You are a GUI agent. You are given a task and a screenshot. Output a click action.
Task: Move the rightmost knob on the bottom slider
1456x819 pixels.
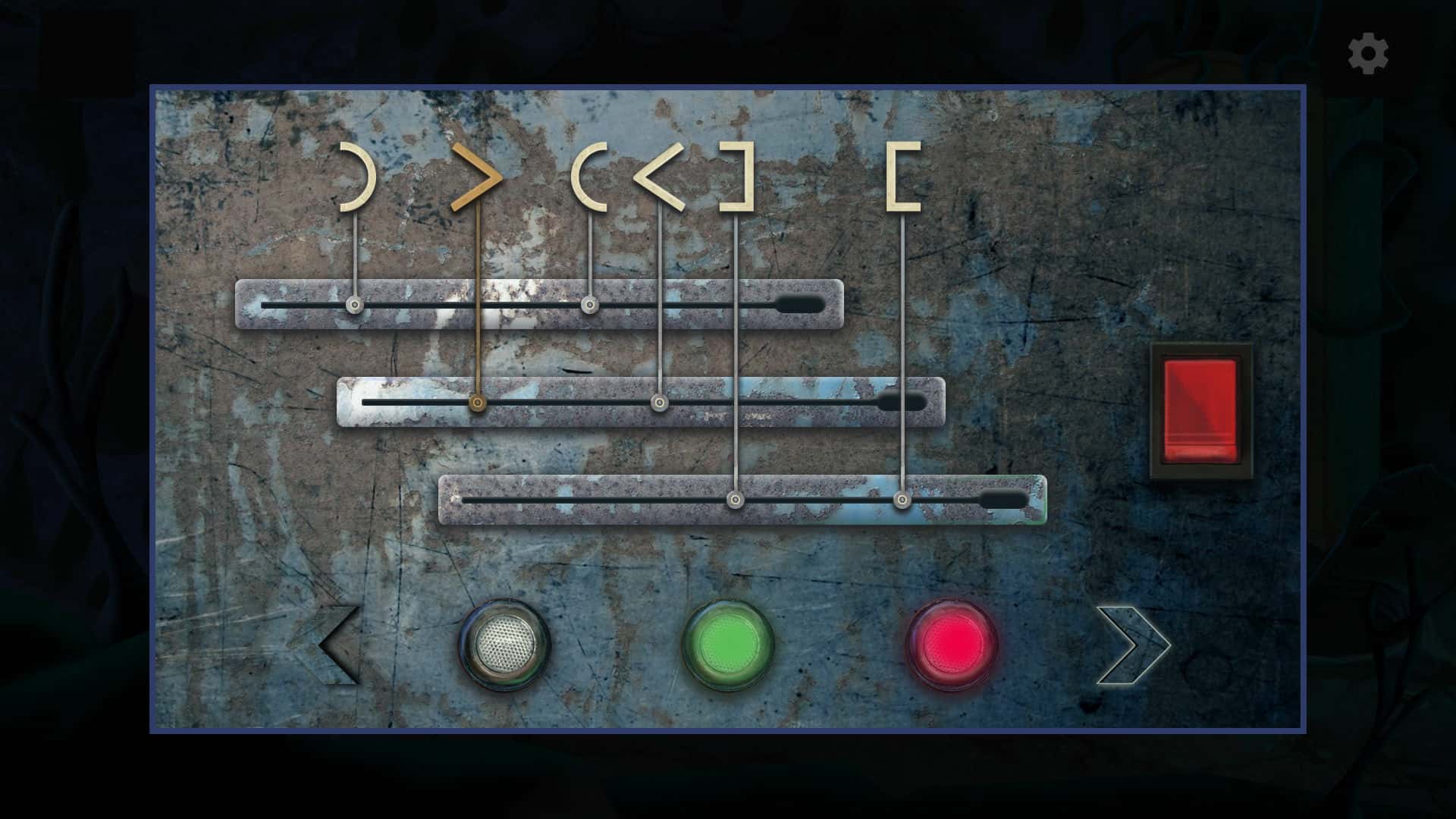pos(902,500)
